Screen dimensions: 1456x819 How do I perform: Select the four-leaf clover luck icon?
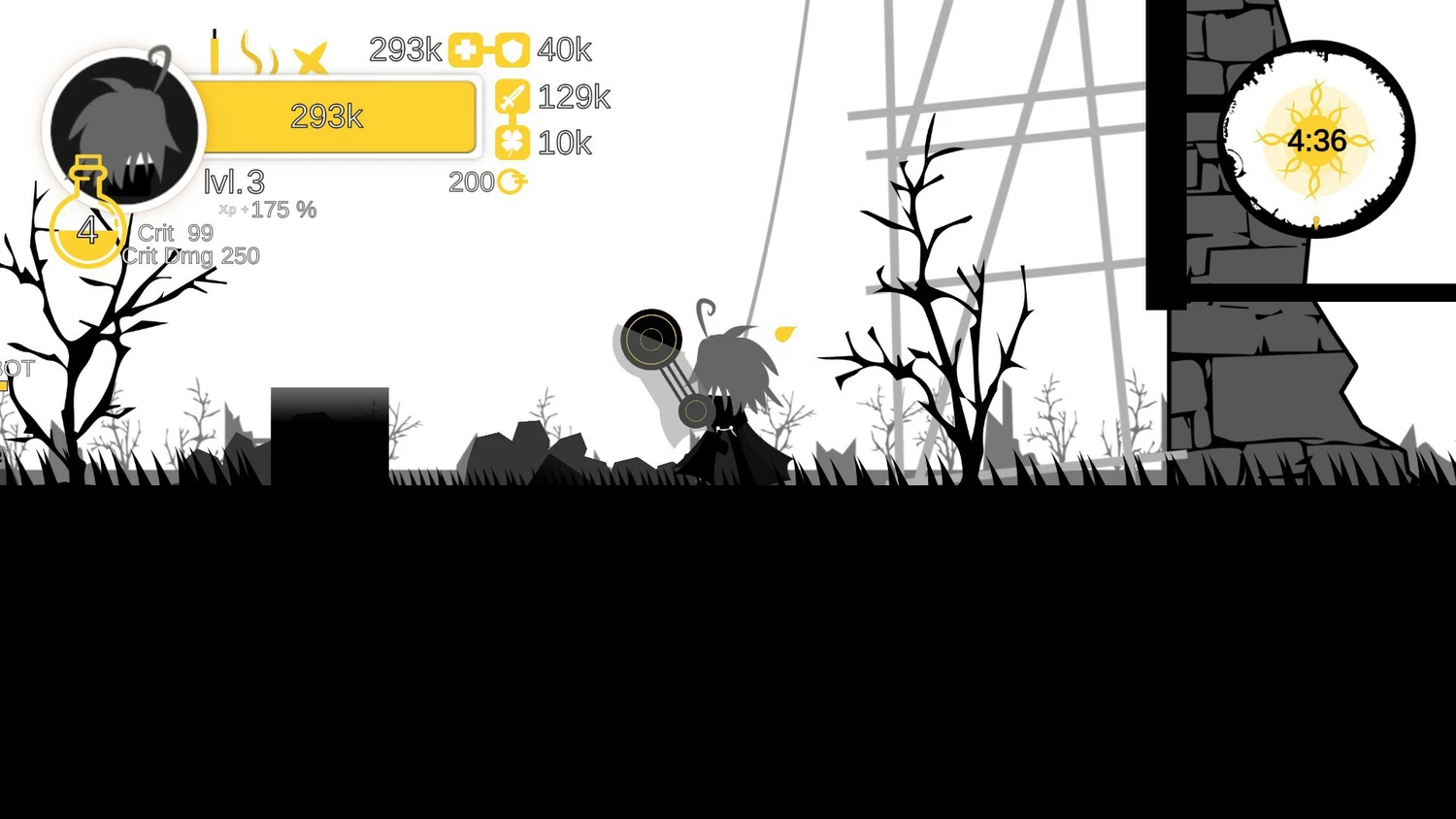513,143
